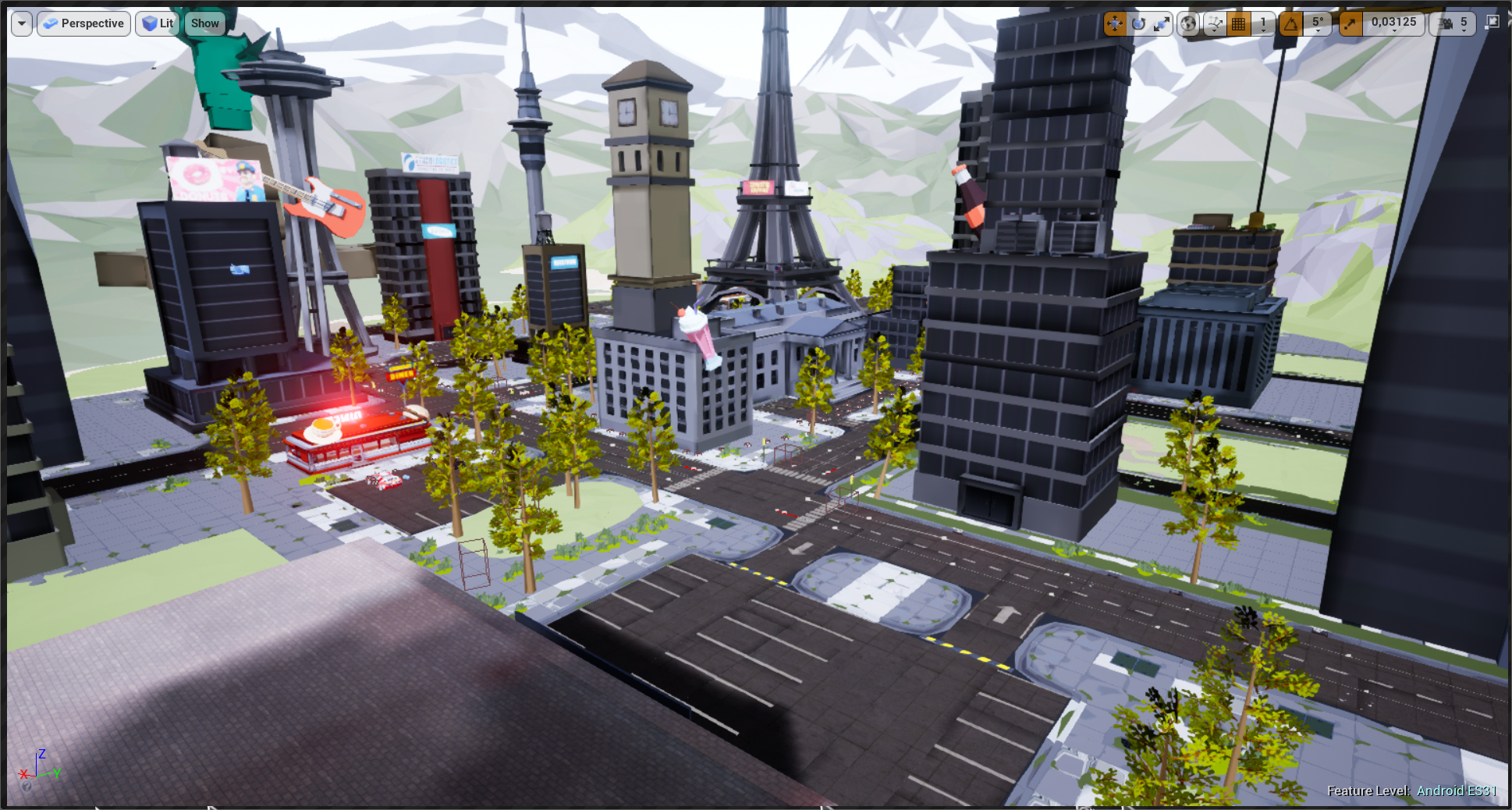This screenshot has width=1512, height=810.
Task: Open the grid snap size dropdown showing 1
Action: pos(1264,22)
